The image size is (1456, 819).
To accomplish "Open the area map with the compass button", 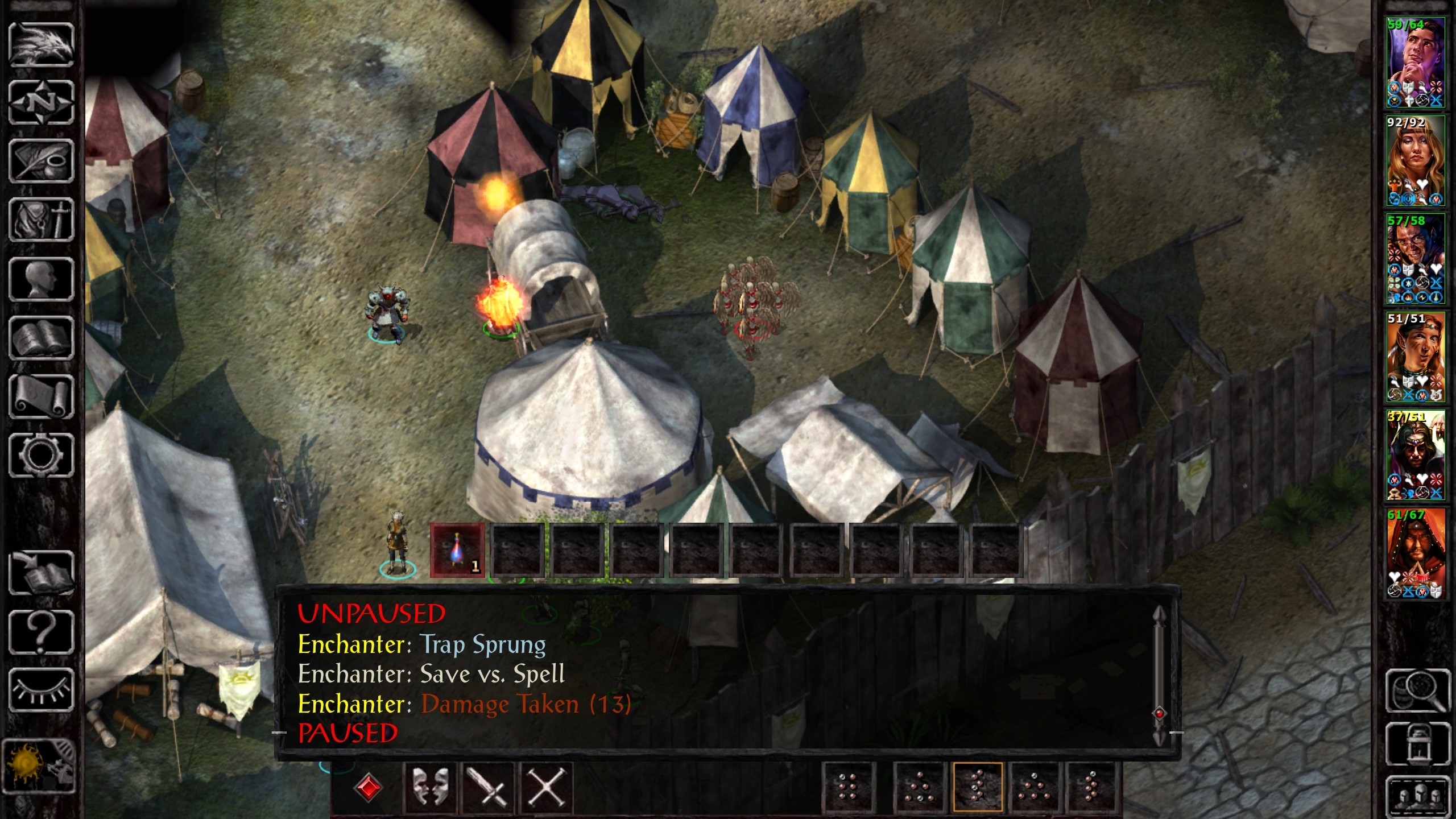I will 41,104.
